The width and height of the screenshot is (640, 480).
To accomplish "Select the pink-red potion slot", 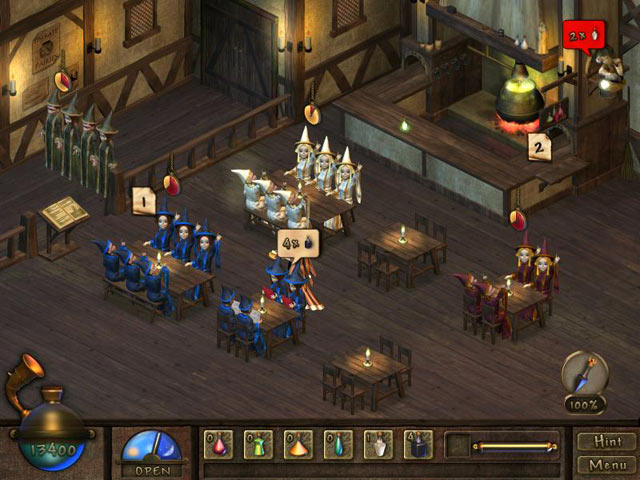I will coord(218,445).
